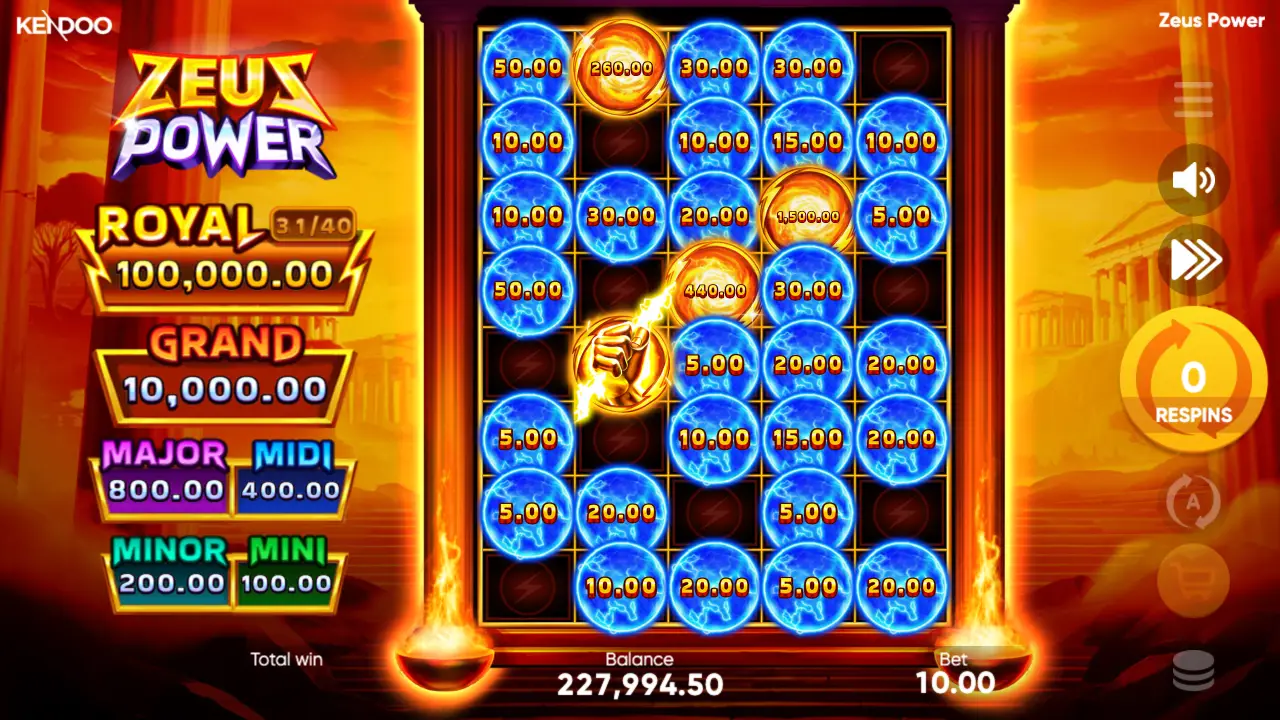This screenshot has height=720, width=1280.
Task: Mute the game sound via speaker icon
Action: coord(1192,180)
